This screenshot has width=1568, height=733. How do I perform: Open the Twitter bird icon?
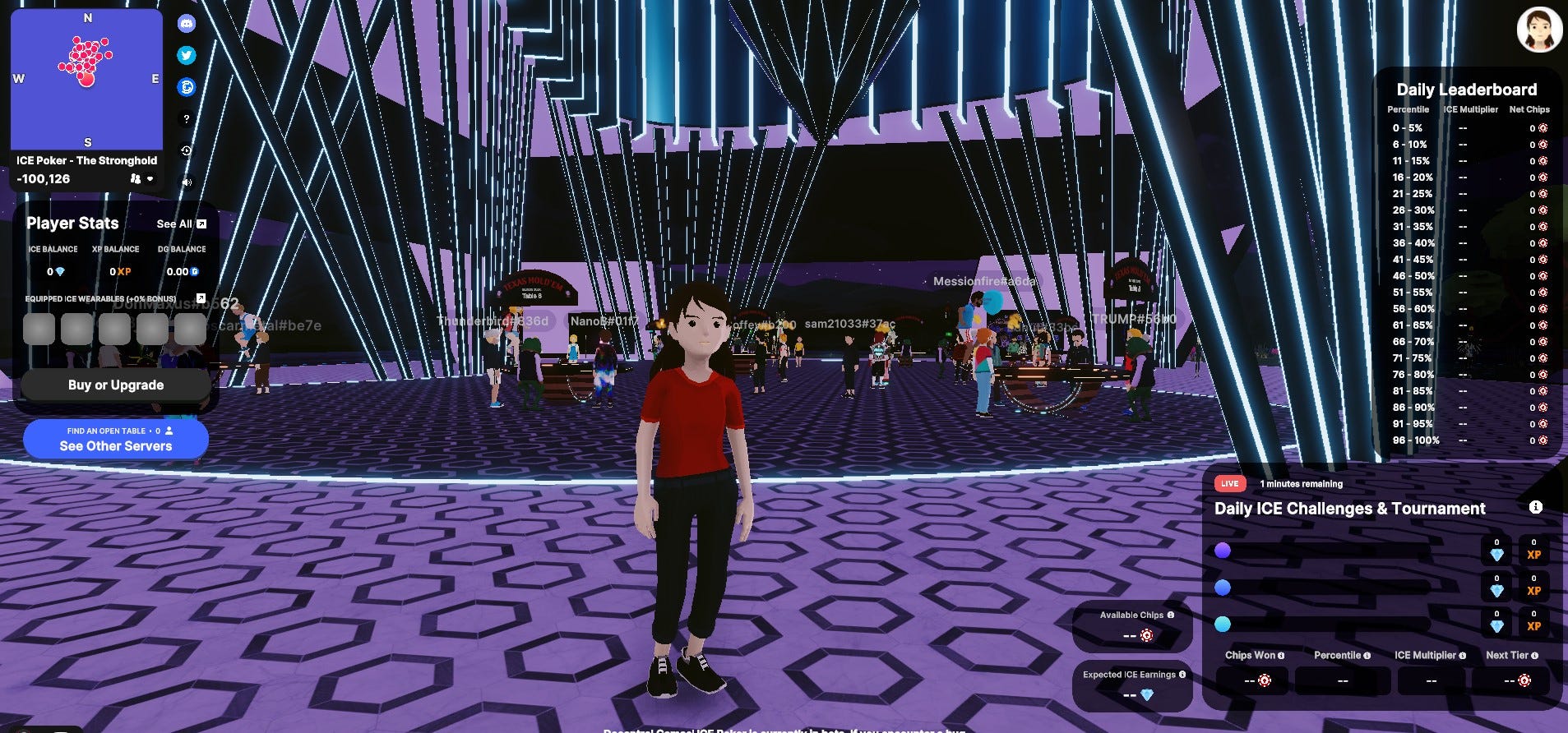pyautogui.click(x=187, y=55)
